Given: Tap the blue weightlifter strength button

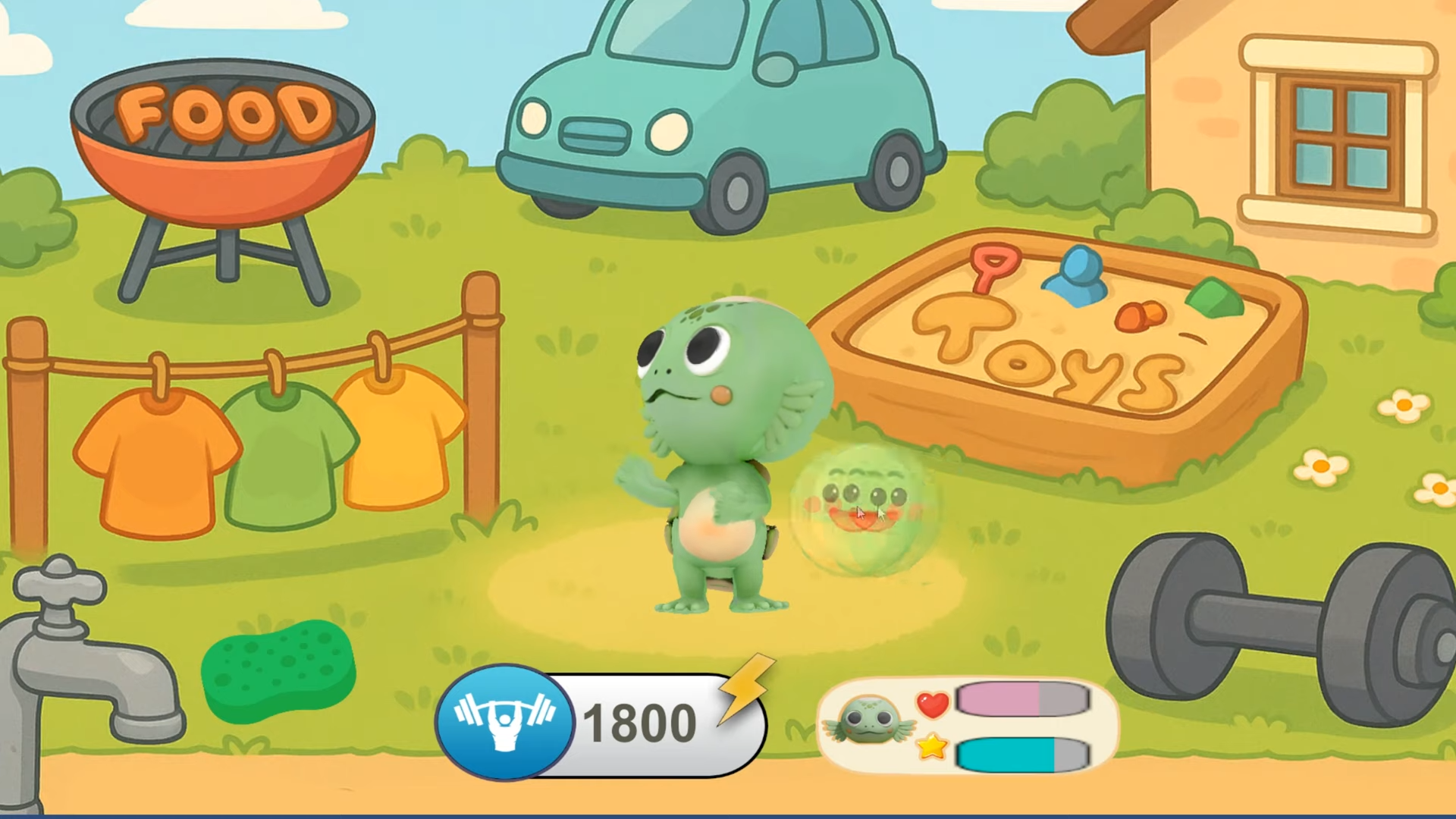Looking at the screenshot, I should pyautogui.click(x=504, y=721).
